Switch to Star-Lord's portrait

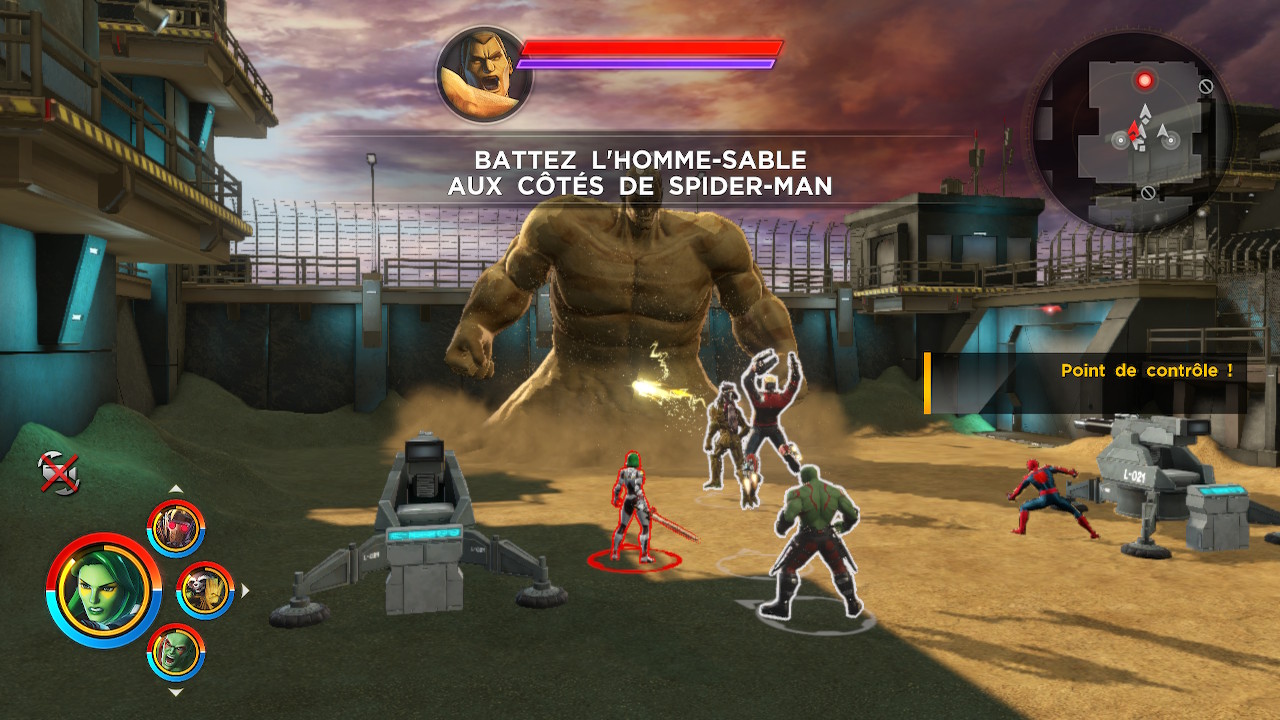pyautogui.click(x=176, y=528)
